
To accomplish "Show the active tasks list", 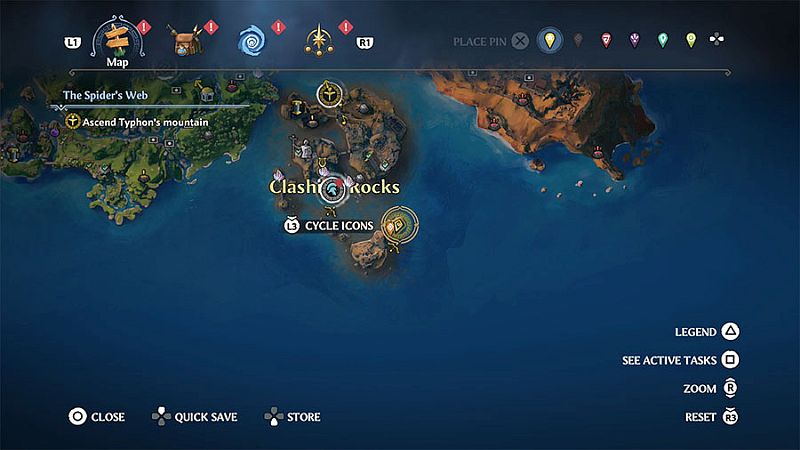I will [680, 360].
